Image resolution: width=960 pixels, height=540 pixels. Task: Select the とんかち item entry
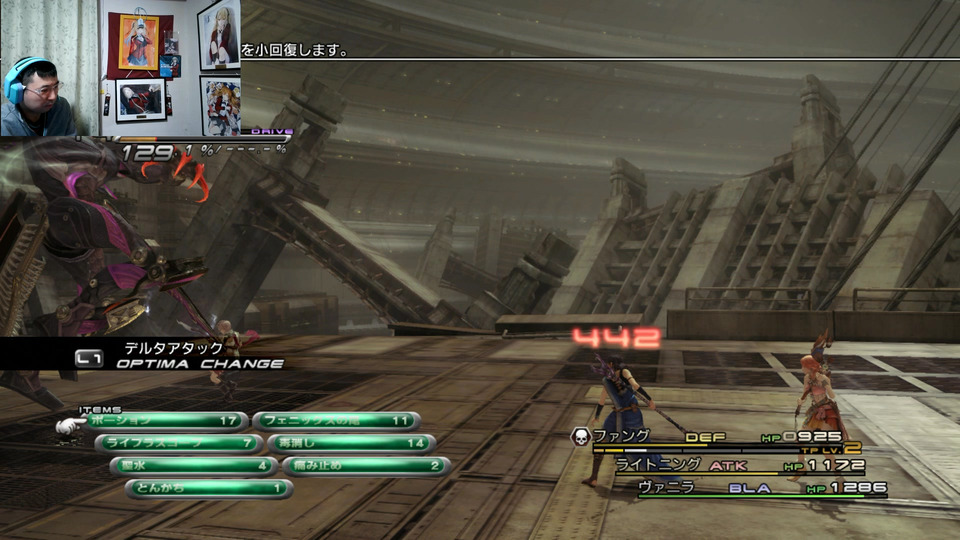pyautogui.click(x=208, y=489)
